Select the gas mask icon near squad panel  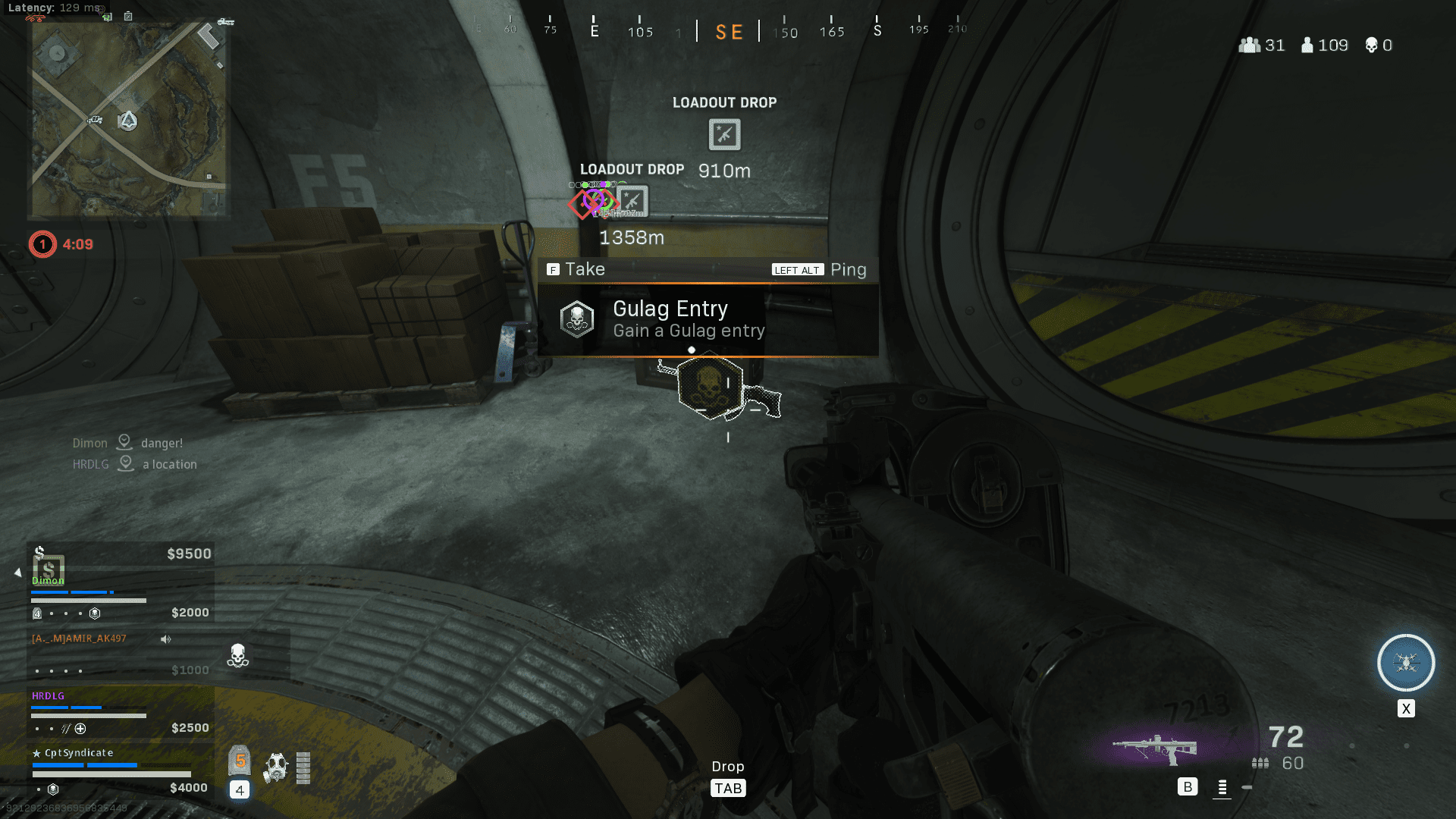[x=275, y=767]
